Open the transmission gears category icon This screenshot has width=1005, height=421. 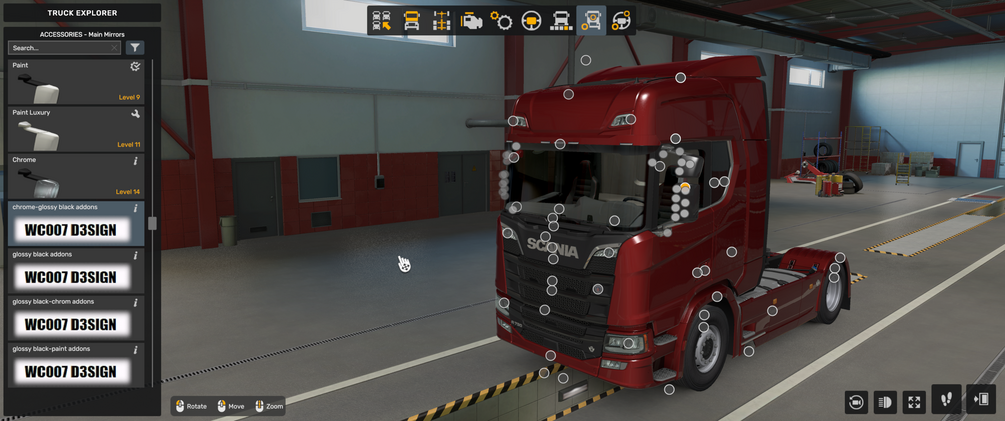point(501,21)
